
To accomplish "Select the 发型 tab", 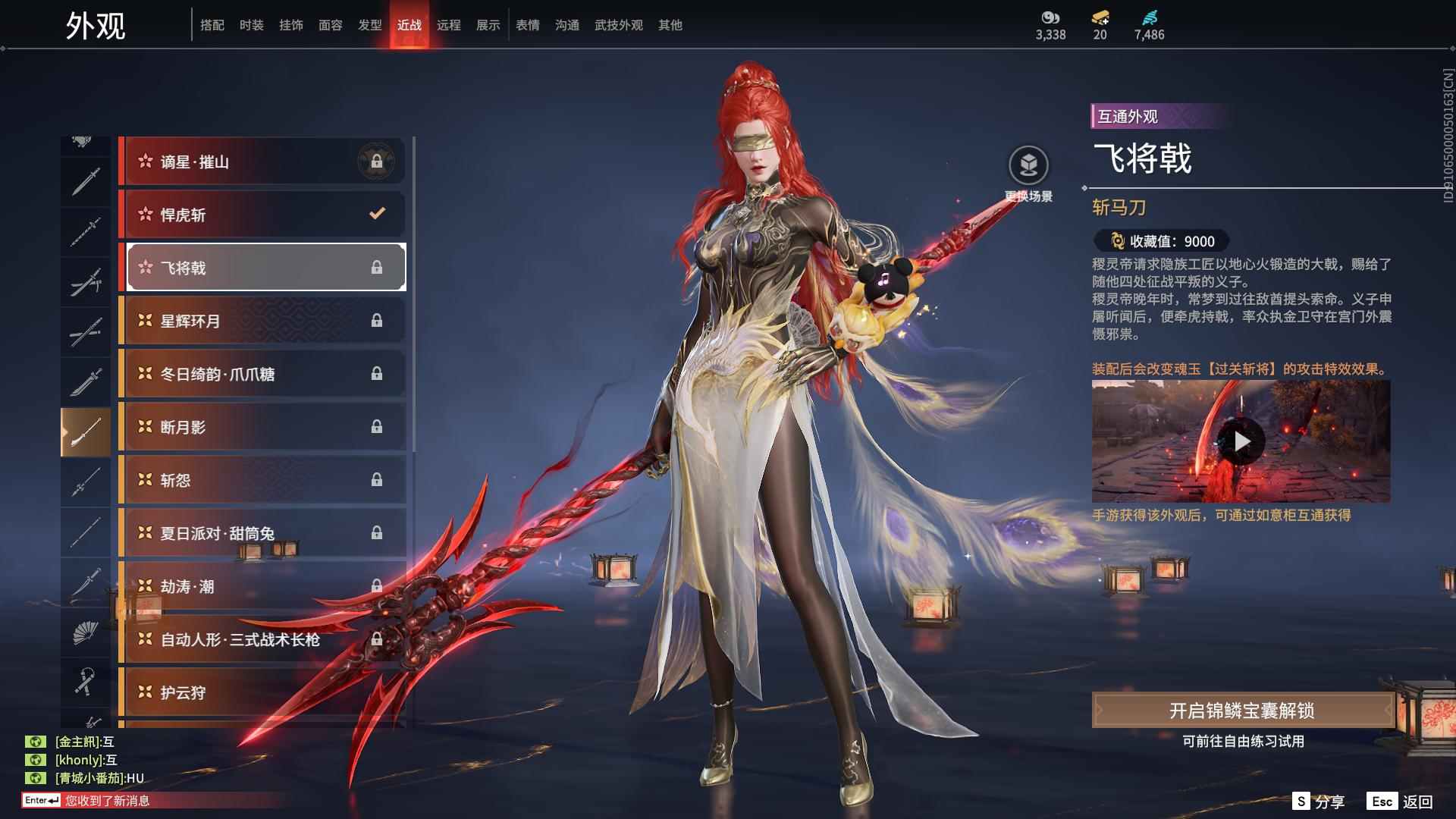I will coord(369,25).
